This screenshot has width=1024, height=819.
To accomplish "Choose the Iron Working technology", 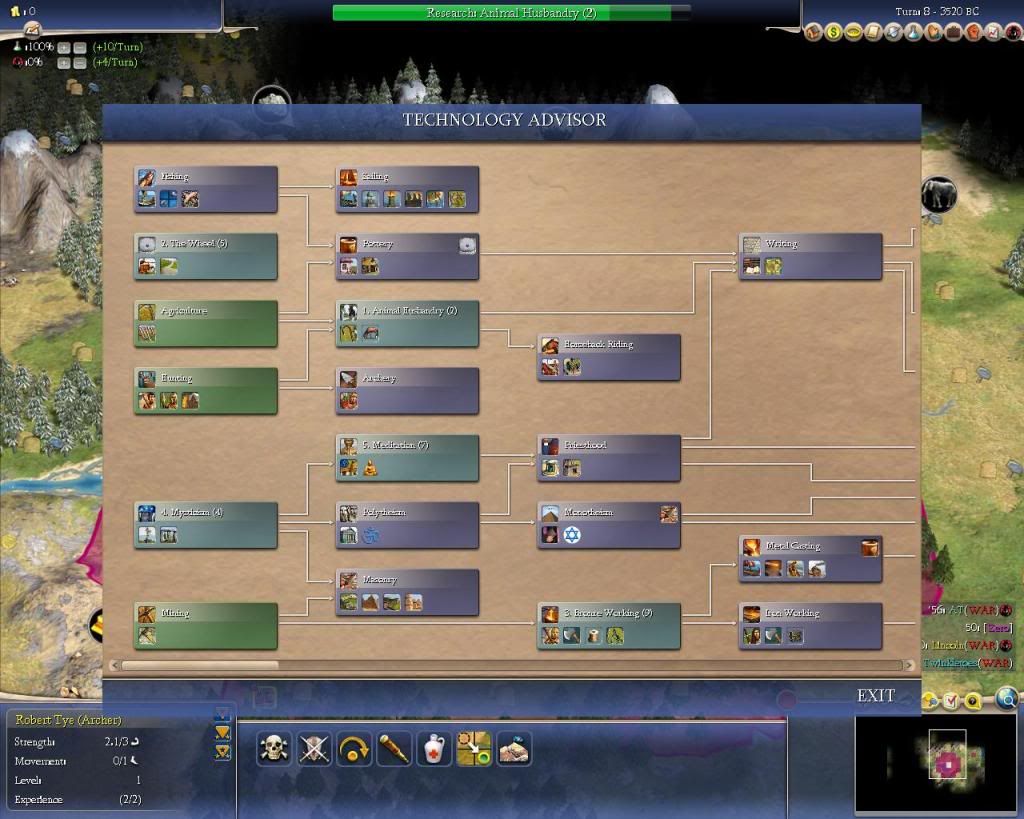I will point(810,626).
